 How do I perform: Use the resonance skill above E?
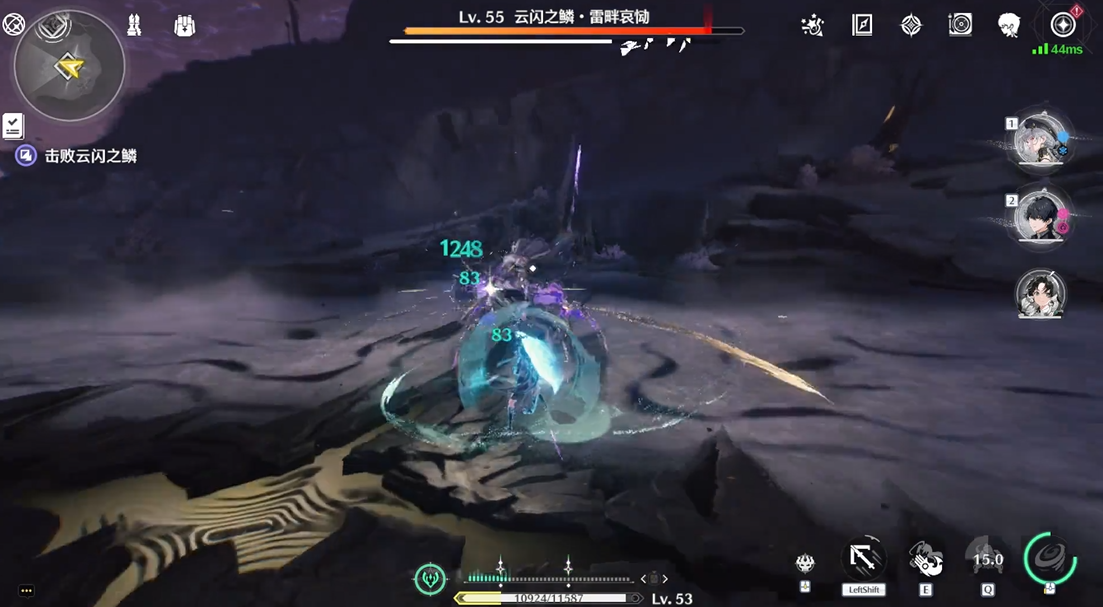926,558
